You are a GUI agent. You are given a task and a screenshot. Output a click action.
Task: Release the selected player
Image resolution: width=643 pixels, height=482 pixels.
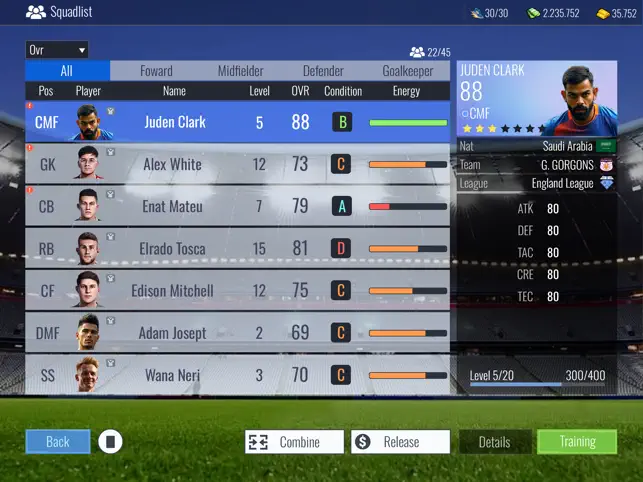pos(399,442)
